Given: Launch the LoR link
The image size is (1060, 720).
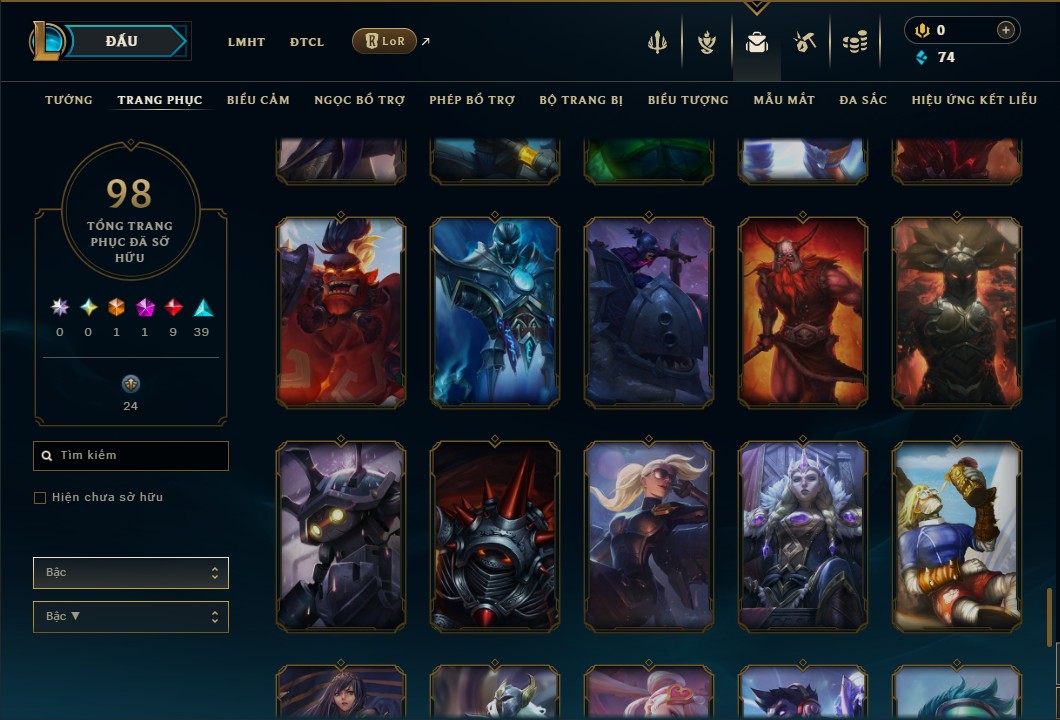Looking at the screenshot, I should coord(385,41).
